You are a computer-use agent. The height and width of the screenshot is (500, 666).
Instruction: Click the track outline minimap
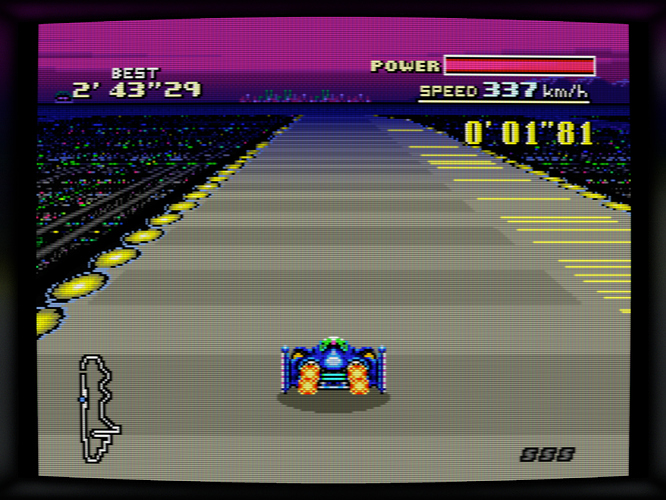point(98,407)
